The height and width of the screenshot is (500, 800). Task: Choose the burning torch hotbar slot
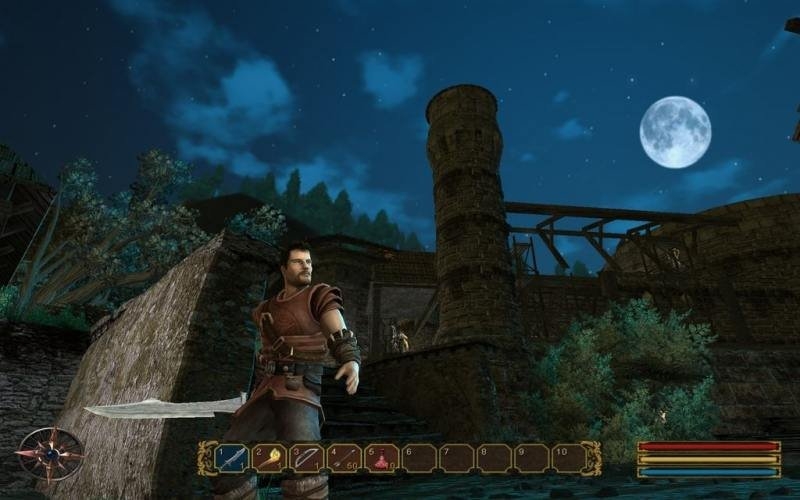click(269, 458)
